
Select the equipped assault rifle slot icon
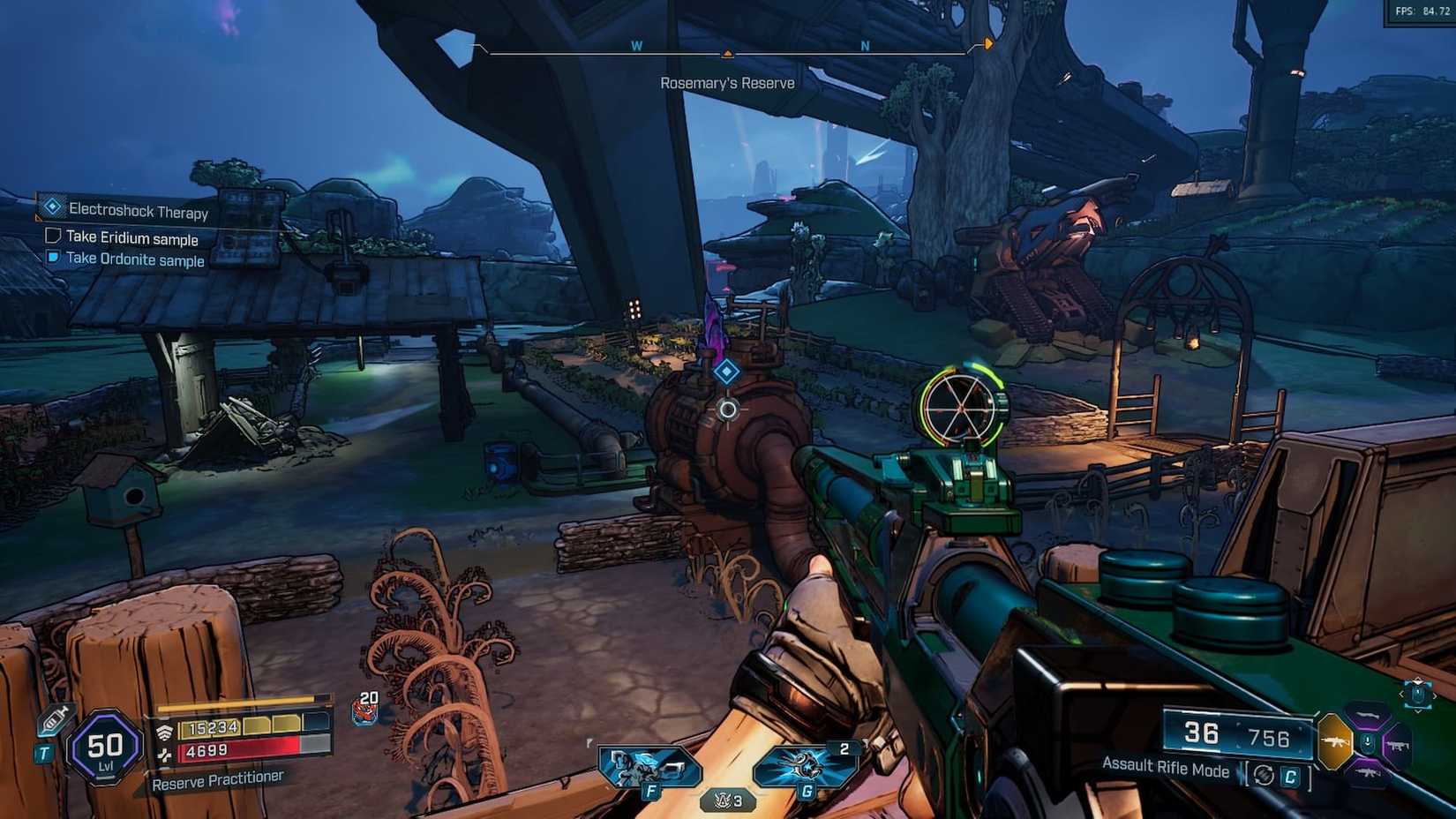tap(1334, 741)
